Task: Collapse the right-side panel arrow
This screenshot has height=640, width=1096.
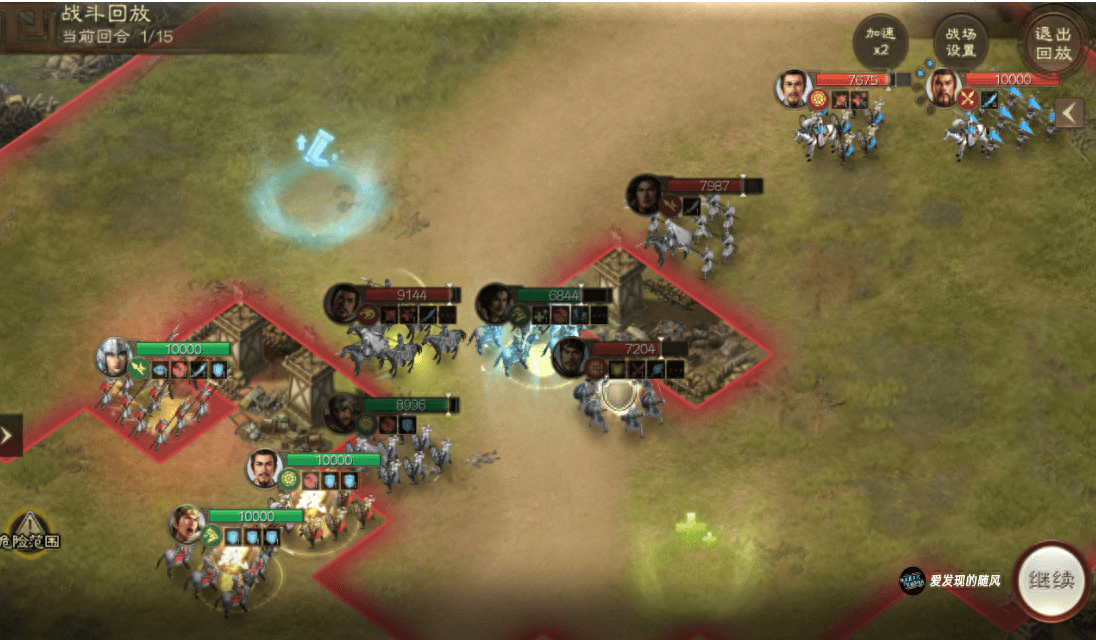Action: [x=1070, y=113]
